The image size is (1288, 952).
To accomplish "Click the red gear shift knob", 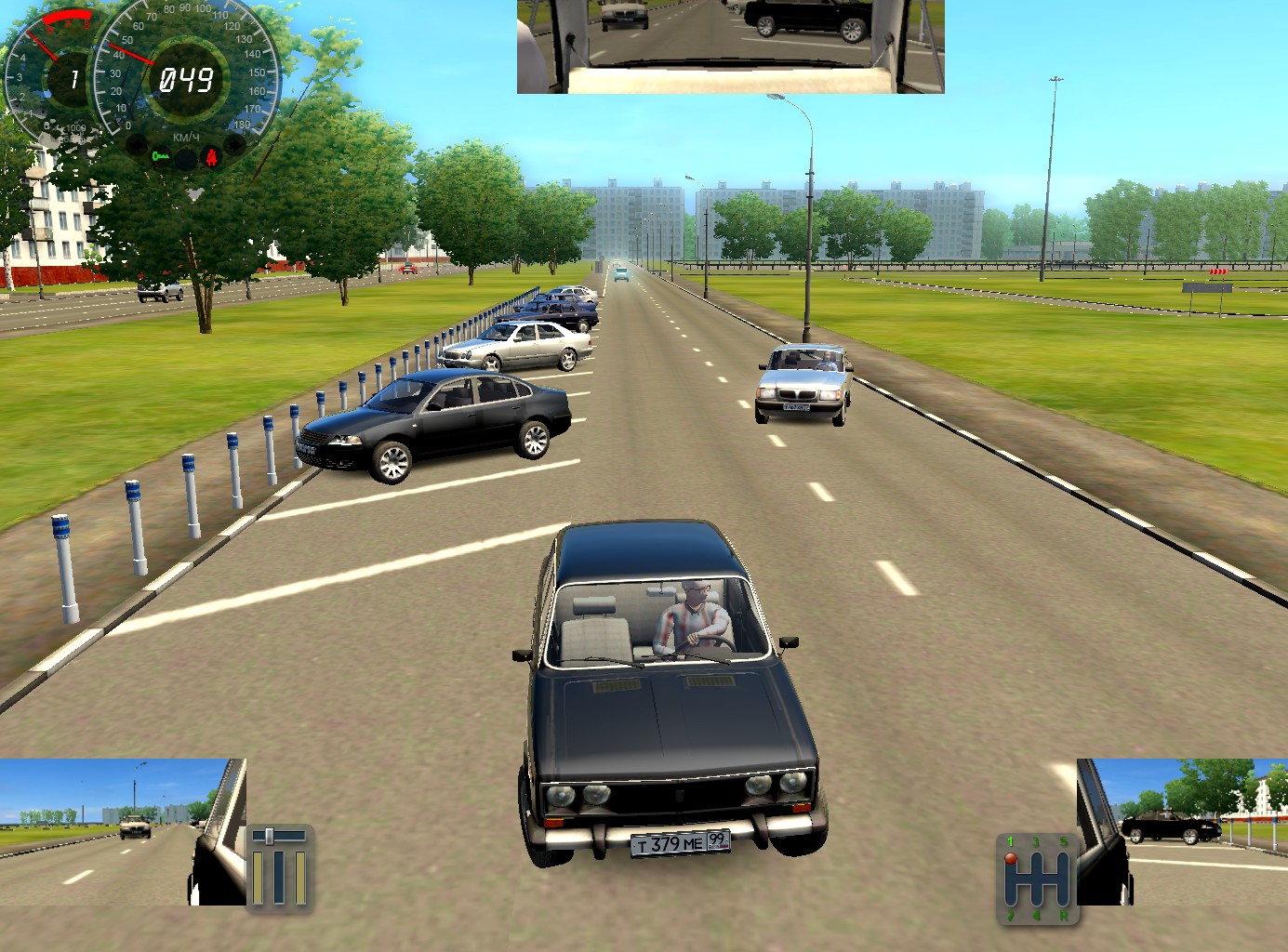I will coord(1011,858).
